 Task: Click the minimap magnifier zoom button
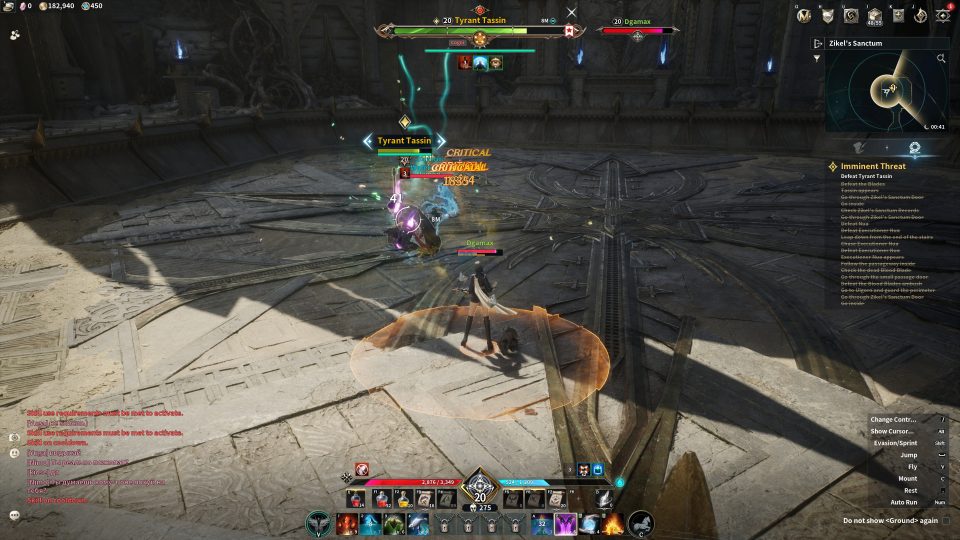[x=941, y=59]
